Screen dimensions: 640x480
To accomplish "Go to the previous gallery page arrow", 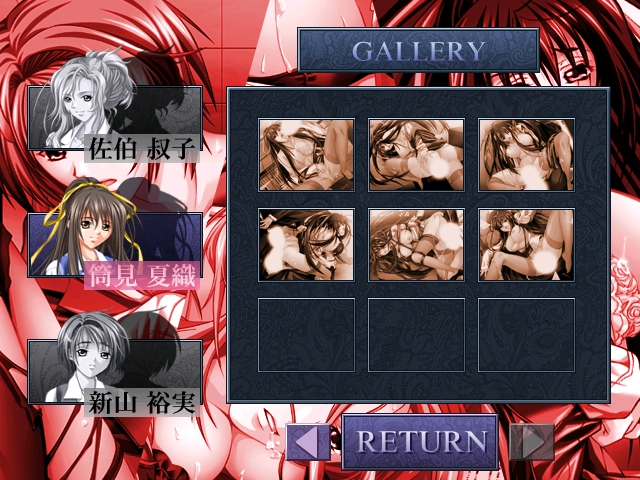I will 308,441.
